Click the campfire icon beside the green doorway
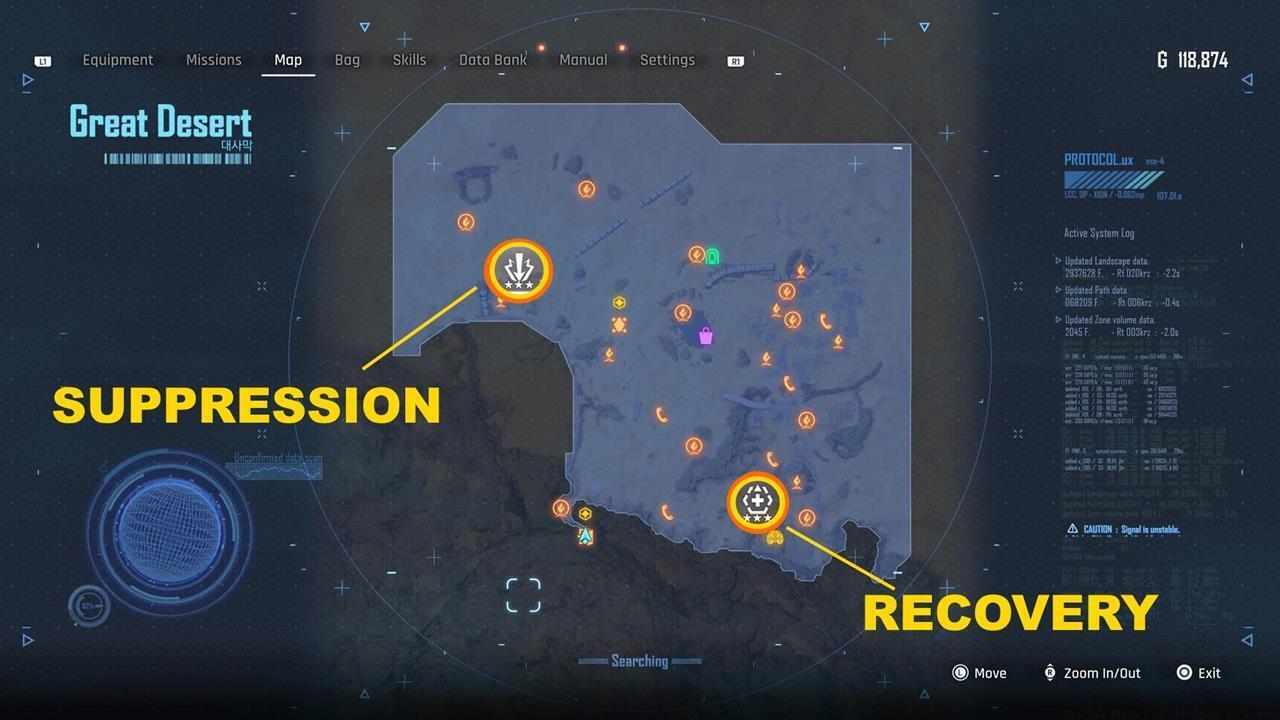 [x=697, y=255]
